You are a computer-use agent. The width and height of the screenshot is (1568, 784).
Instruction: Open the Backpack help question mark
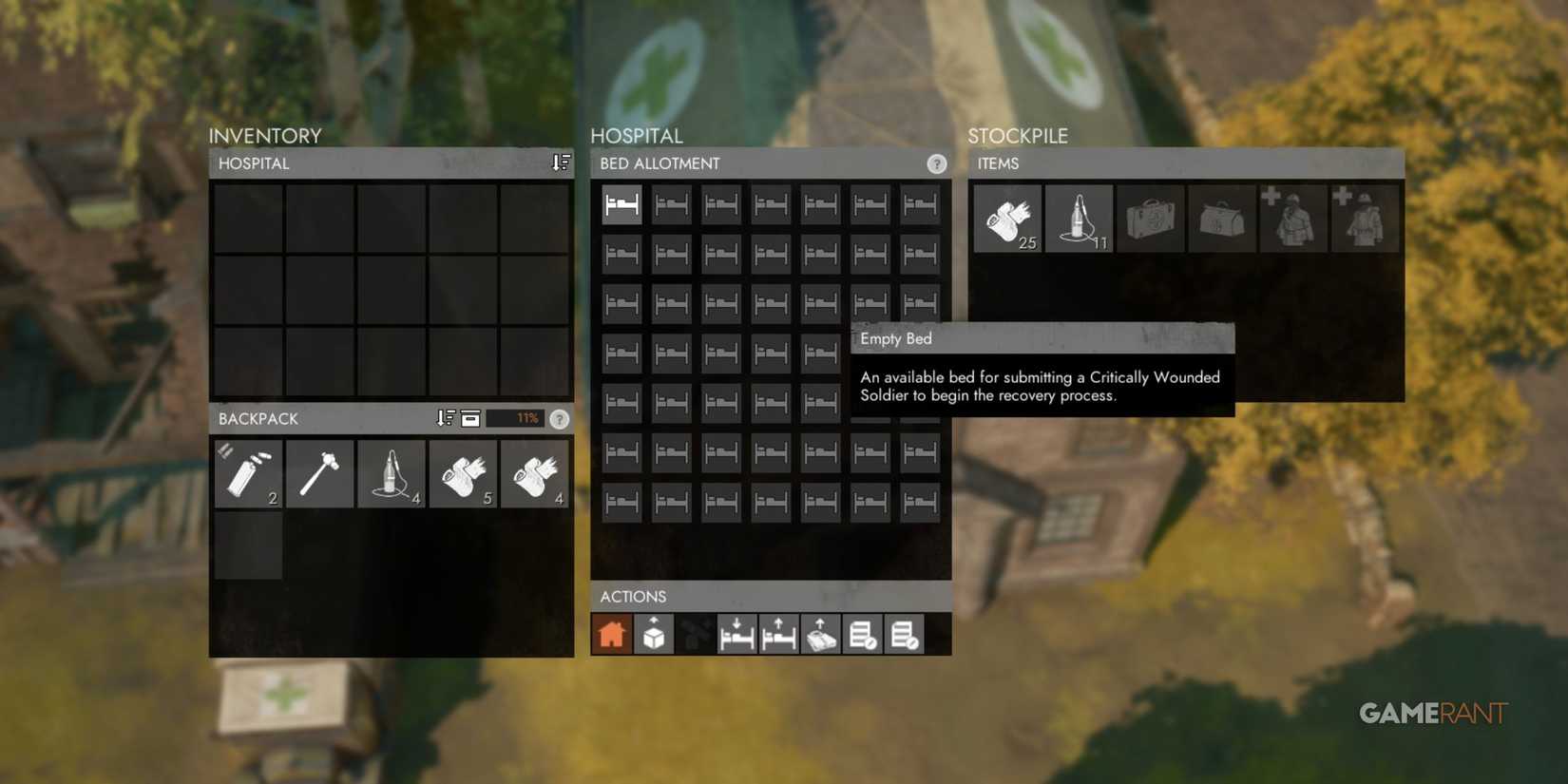560,419
